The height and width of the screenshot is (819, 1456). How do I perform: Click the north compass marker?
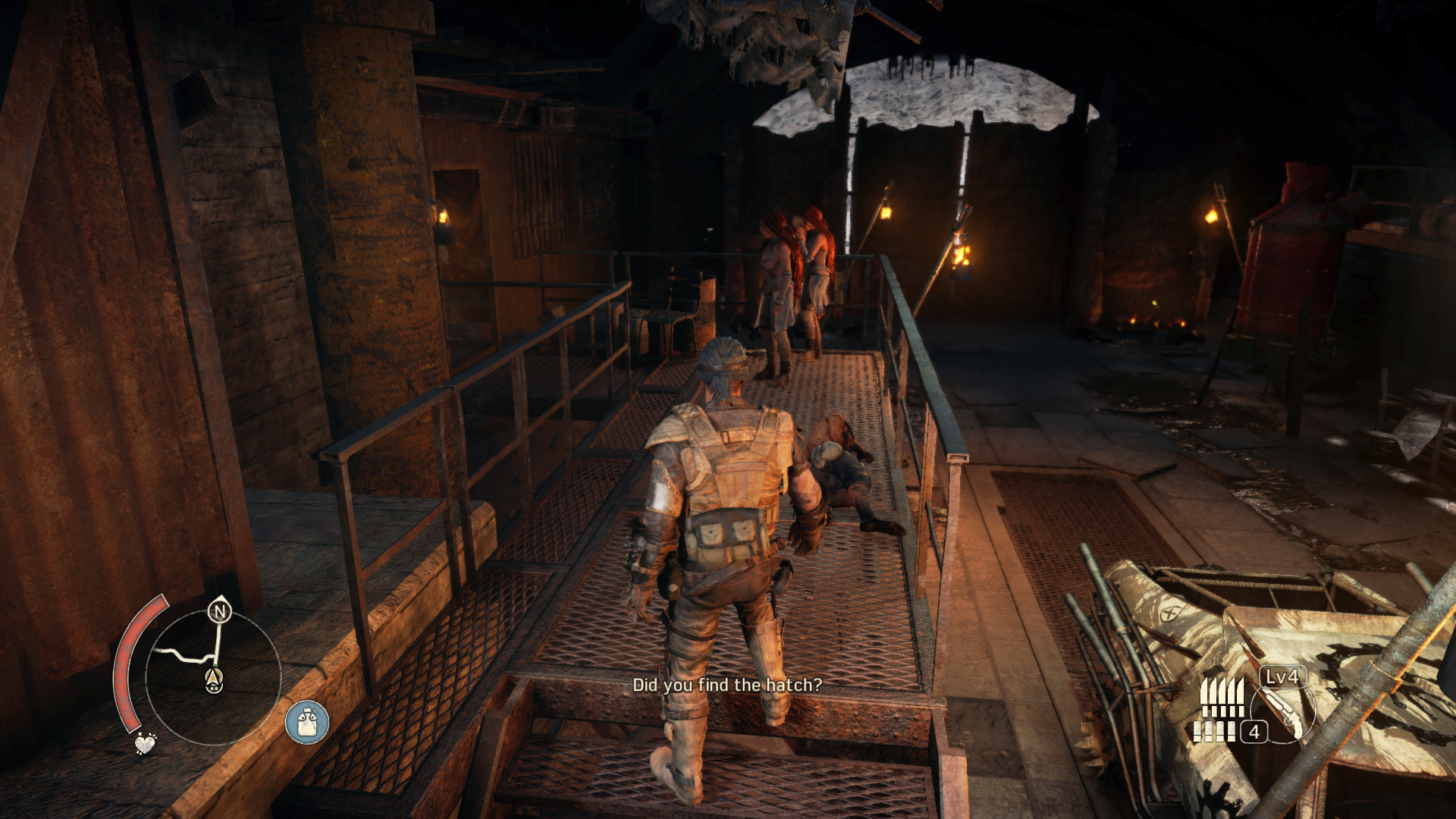tap(220, 611)
